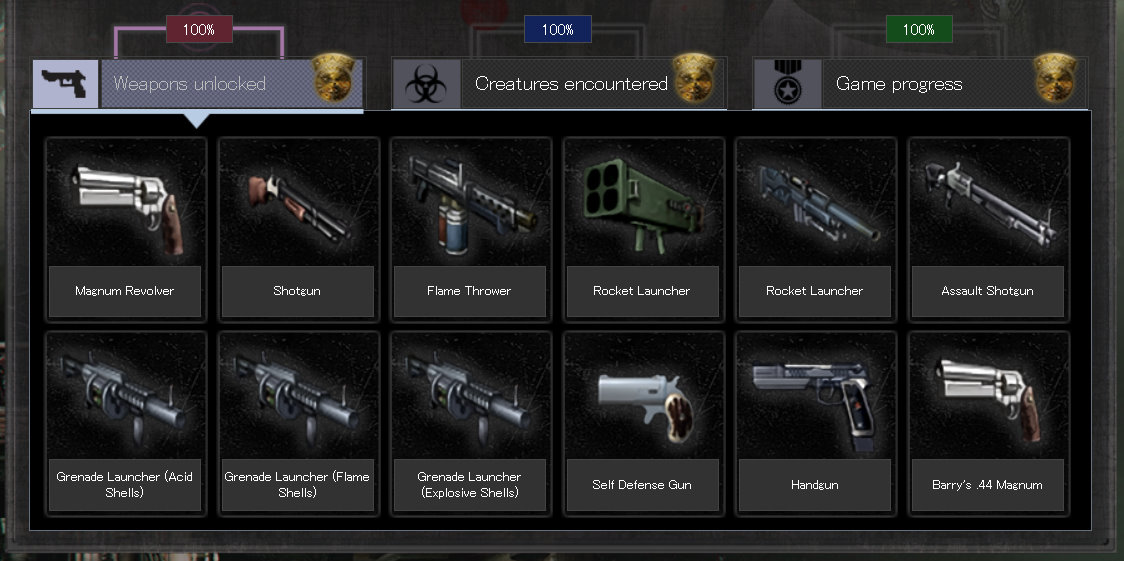Switch to the Creatures encountered tab
This screenshot has width=1124, height=561.
pos(570,84)
